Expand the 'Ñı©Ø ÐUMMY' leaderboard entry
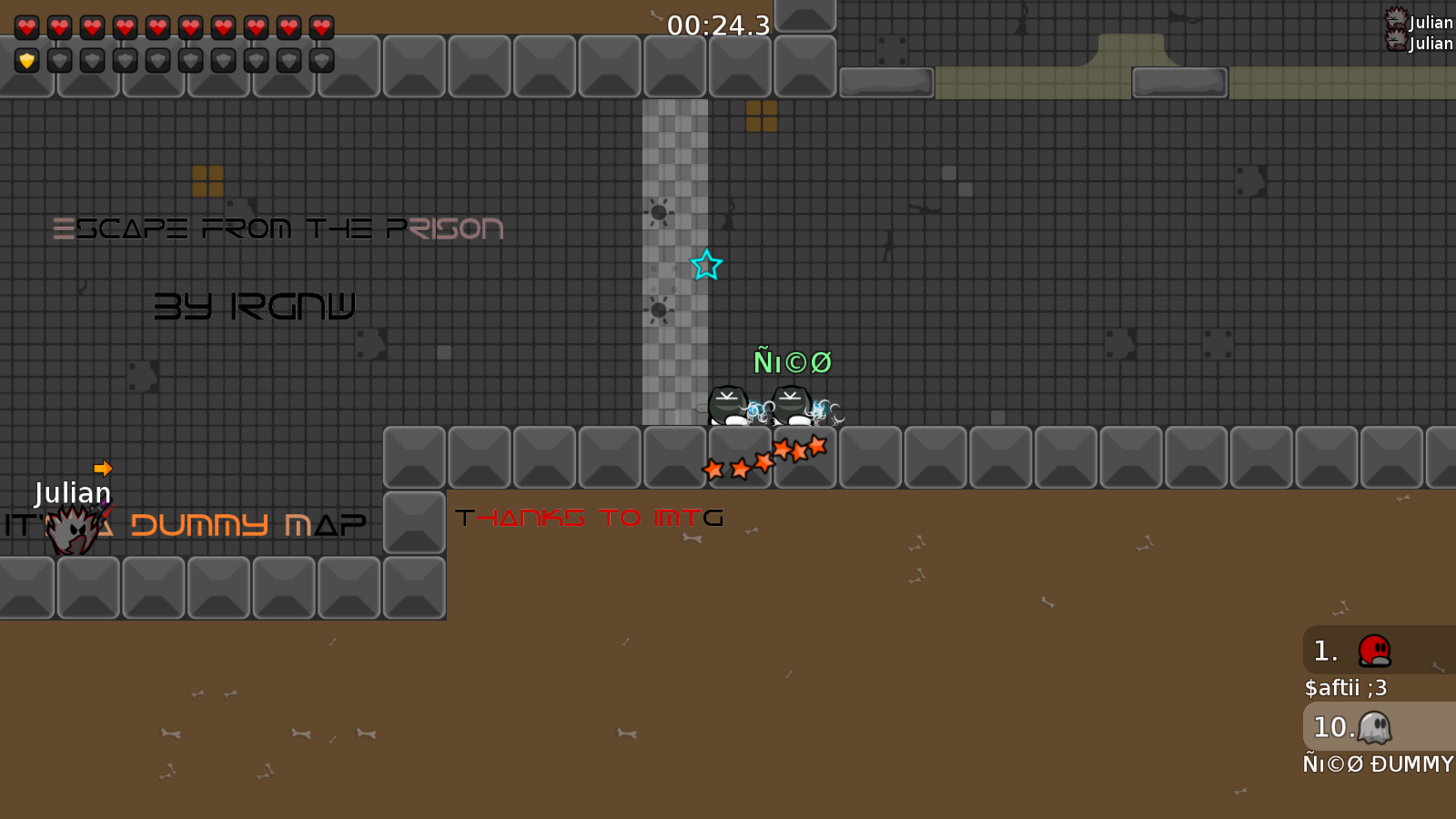 tap(1377, 764)
